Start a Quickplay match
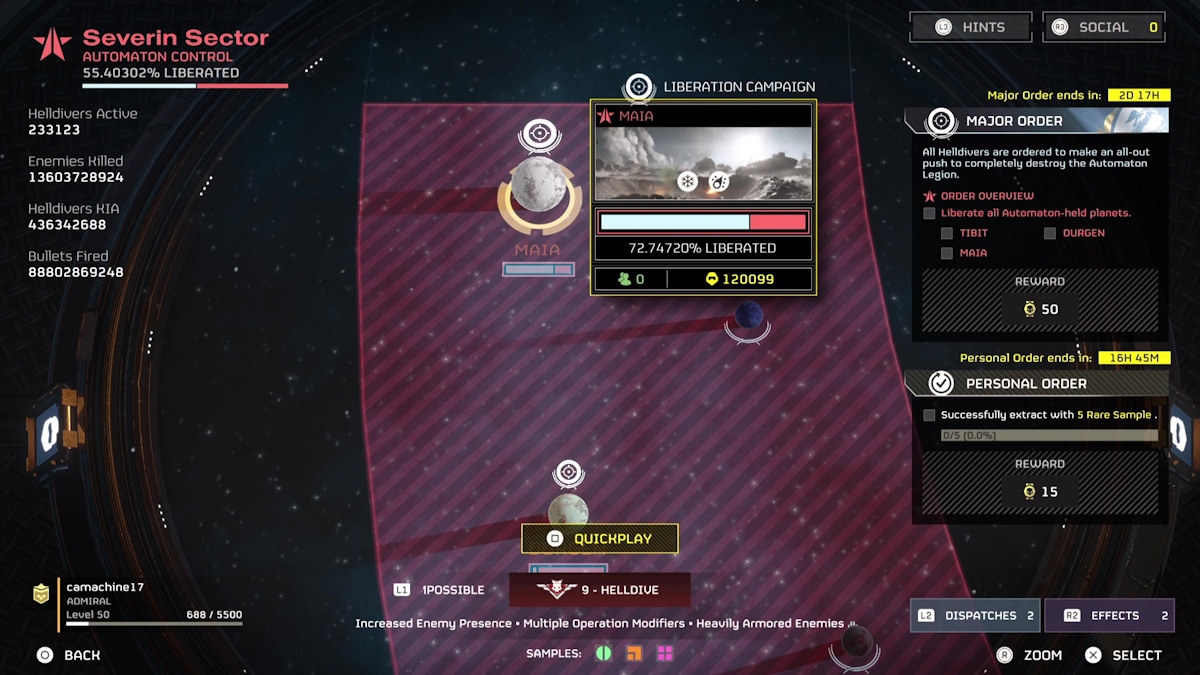Screen dimensions: 1200x675 (600, 539)
